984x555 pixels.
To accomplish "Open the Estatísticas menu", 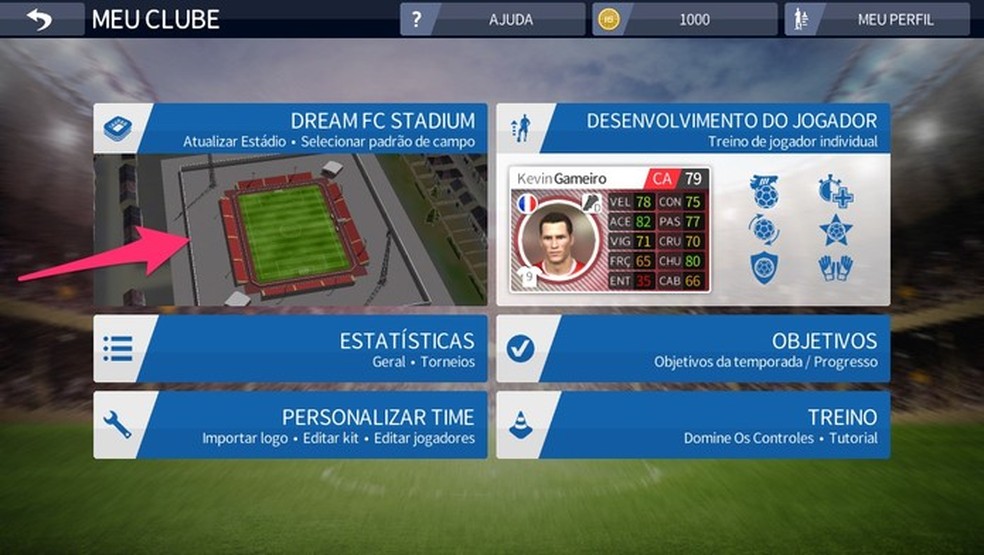I will coord(290,349).
